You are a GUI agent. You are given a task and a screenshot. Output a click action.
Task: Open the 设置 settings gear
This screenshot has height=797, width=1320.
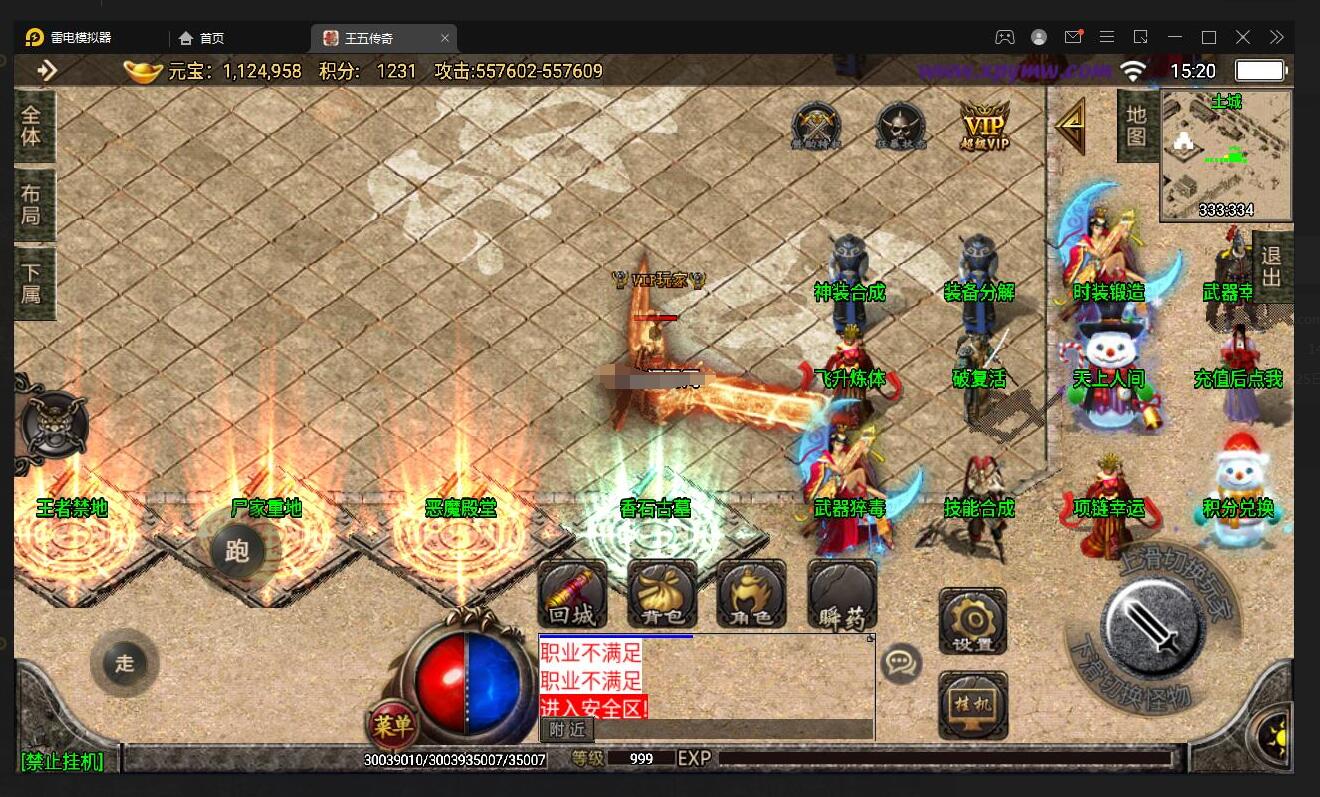(973, 621)
